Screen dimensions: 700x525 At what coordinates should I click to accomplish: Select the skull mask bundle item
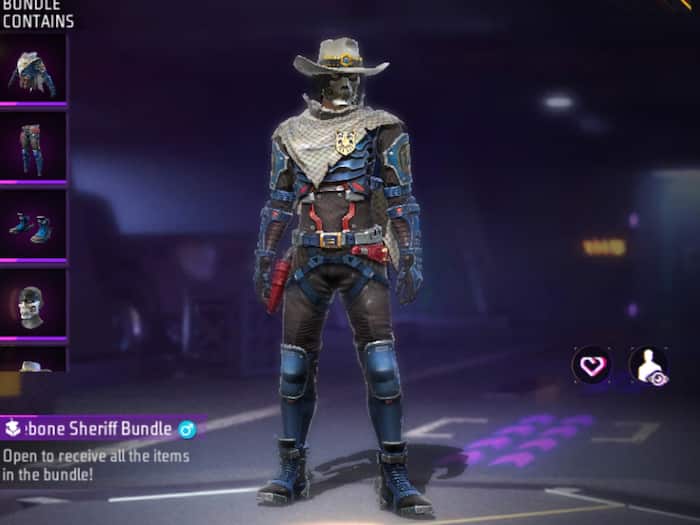[33, 304]
